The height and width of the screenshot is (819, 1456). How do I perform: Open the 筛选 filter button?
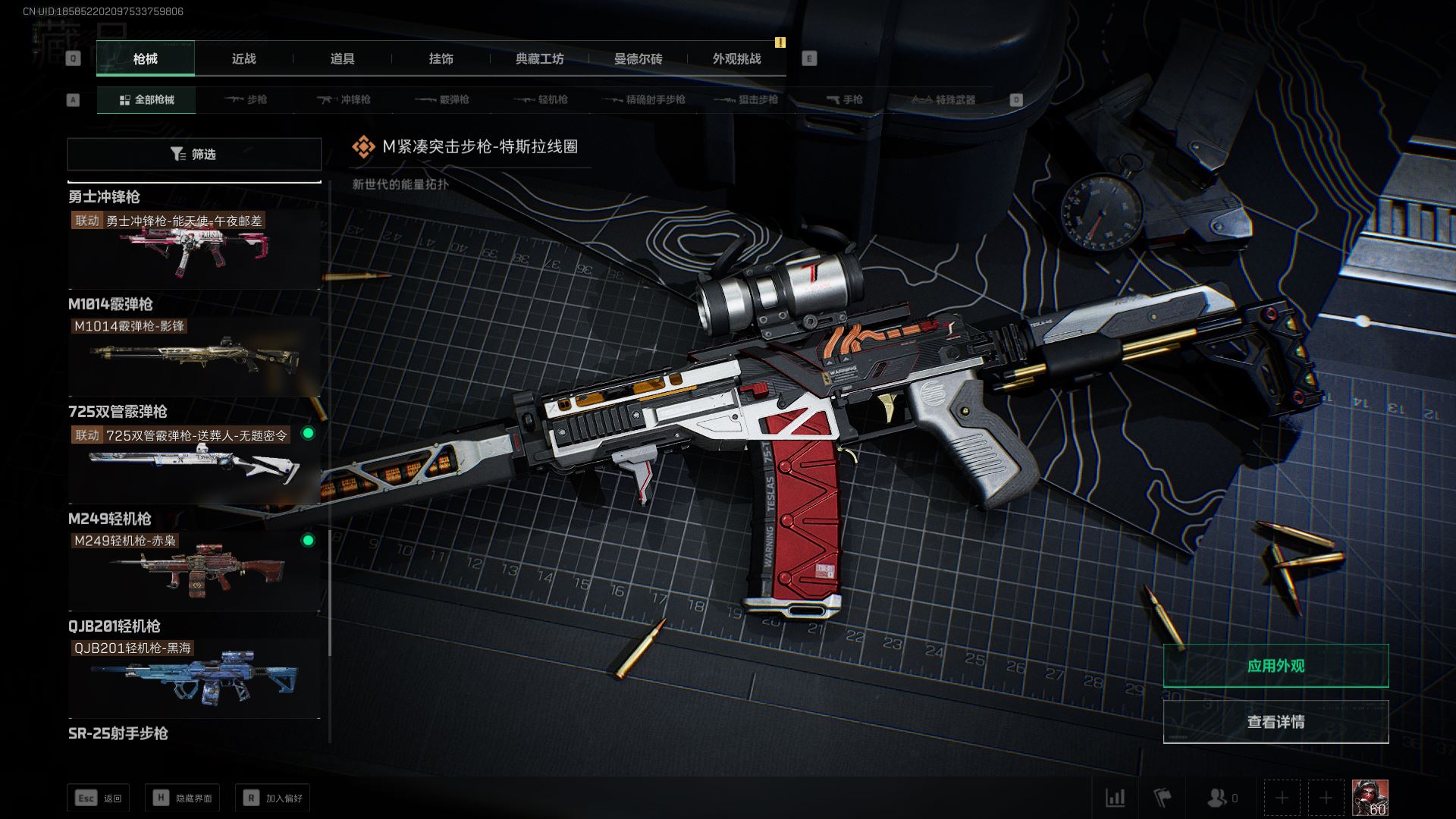[194, 154]
